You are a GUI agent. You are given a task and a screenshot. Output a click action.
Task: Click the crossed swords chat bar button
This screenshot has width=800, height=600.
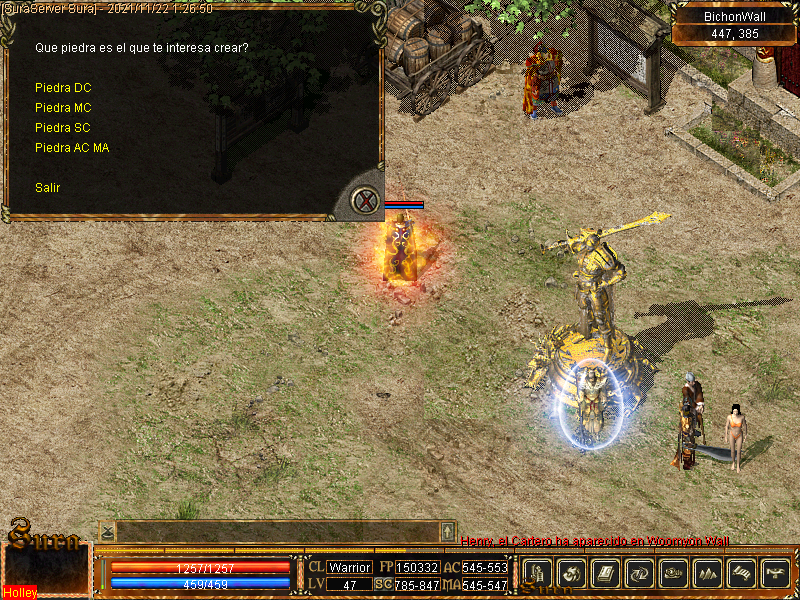(107, 531)
